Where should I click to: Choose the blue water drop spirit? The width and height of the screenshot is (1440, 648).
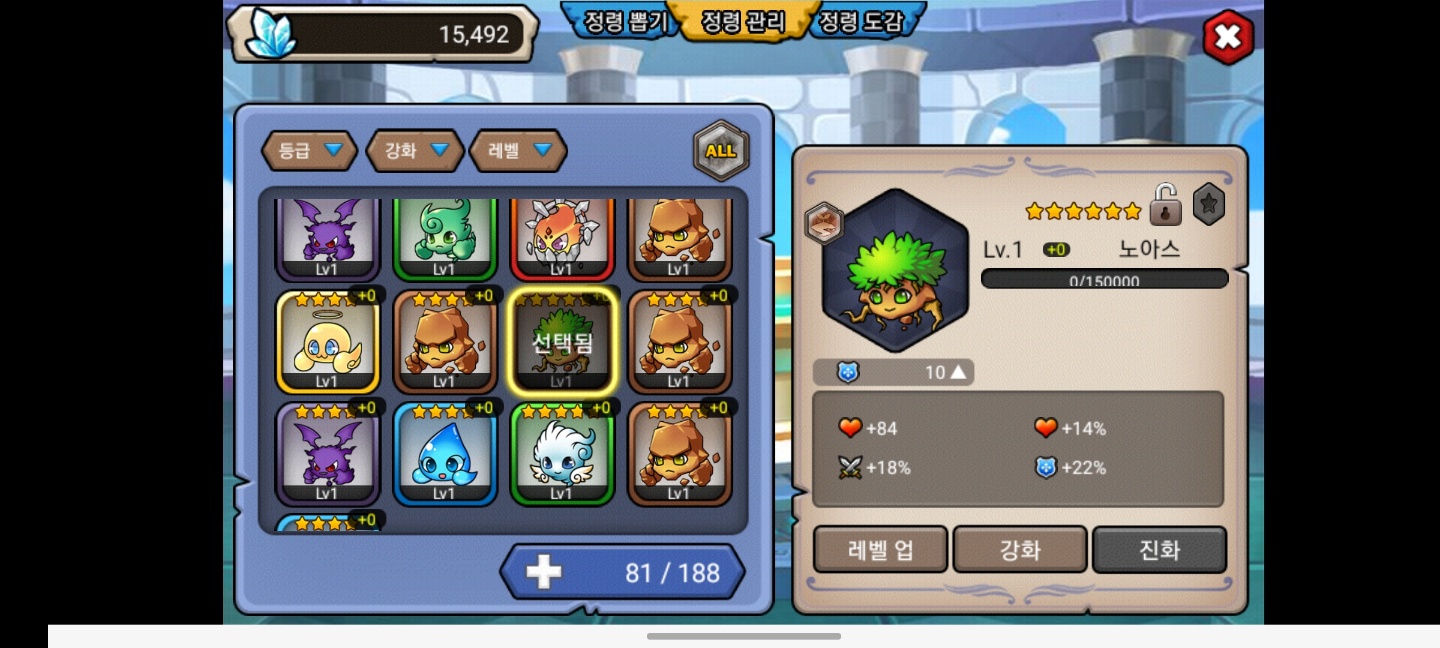[x=445, y=454]
